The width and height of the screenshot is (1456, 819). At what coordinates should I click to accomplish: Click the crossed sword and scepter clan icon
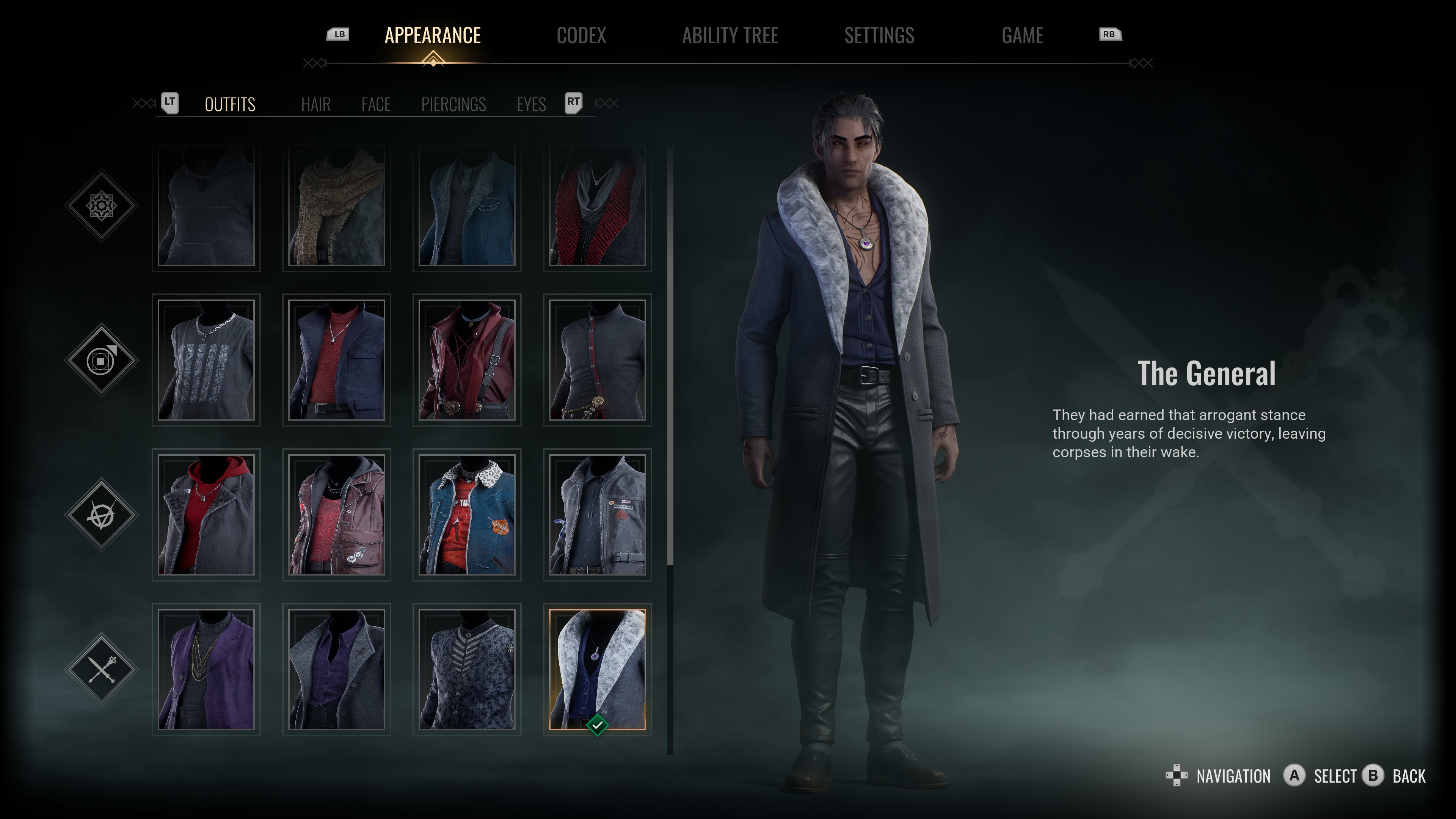click(102, 669)
